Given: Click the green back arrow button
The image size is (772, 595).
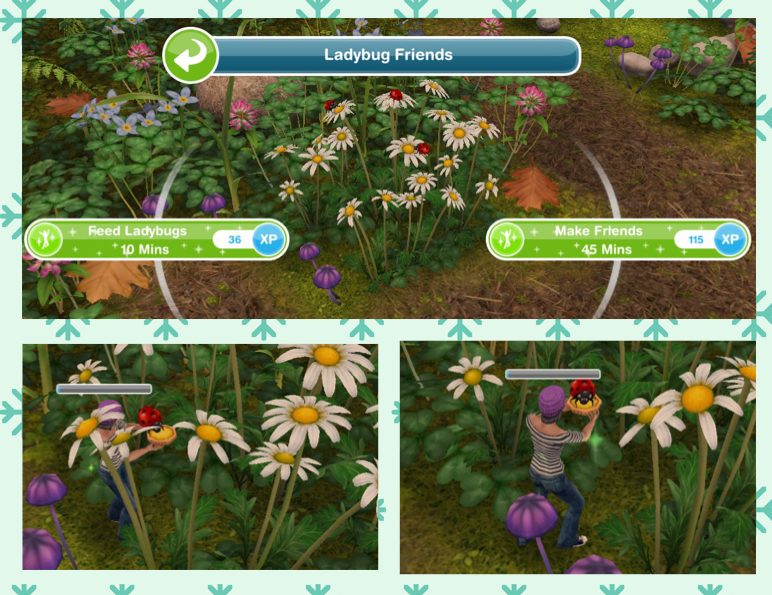Looking at the screenshot, I should [191, 55].
